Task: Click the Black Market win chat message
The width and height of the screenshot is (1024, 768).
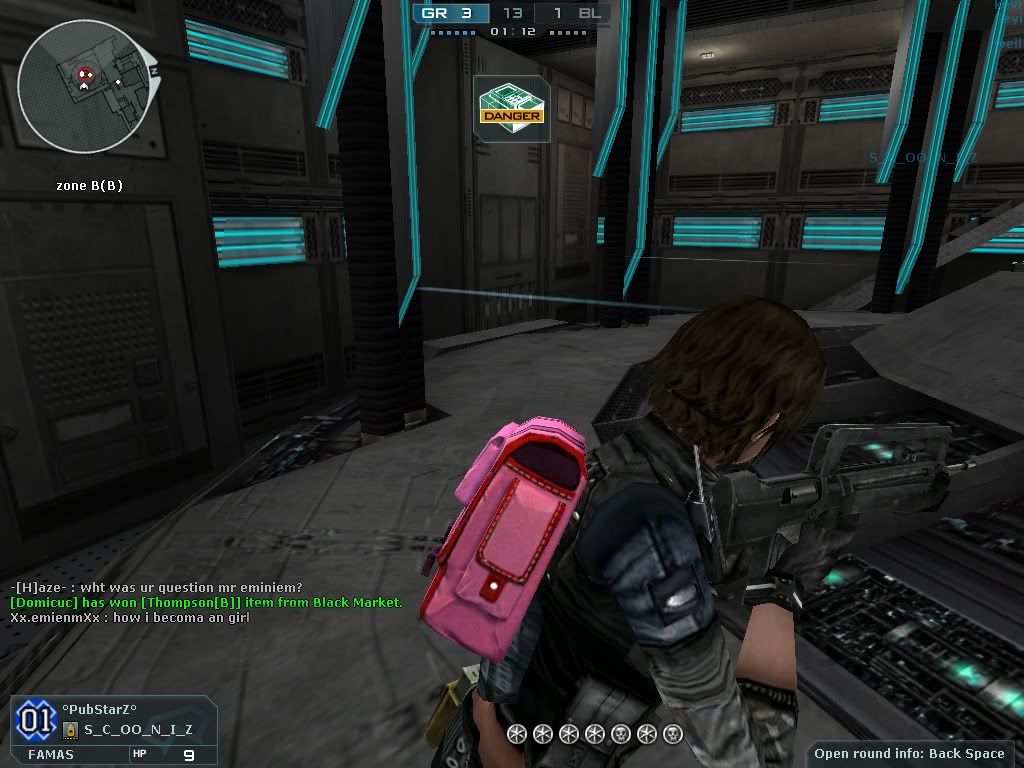Action: point(206,602)
